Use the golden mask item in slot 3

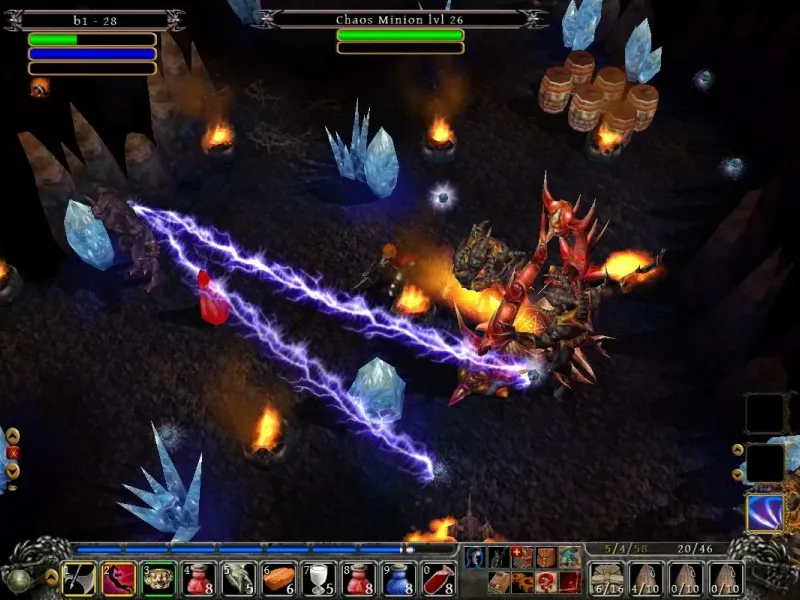point(158,579)
